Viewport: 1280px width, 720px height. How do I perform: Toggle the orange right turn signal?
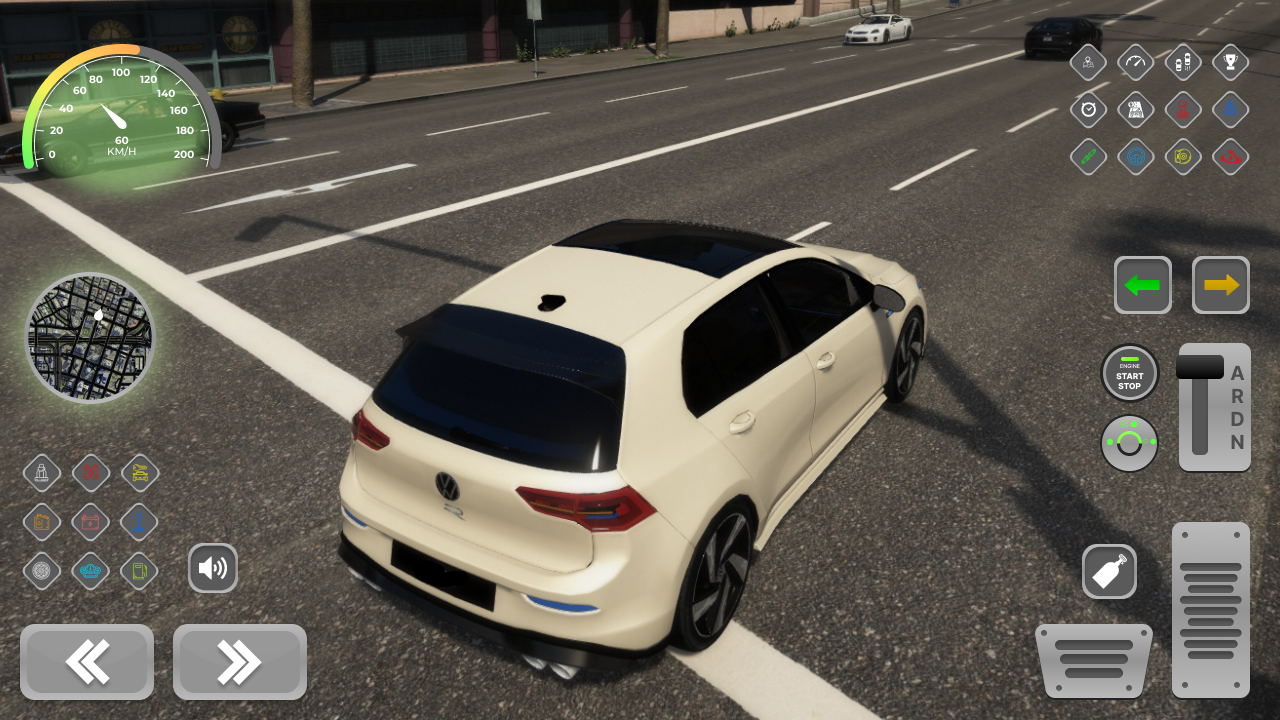pos(1219,285)
